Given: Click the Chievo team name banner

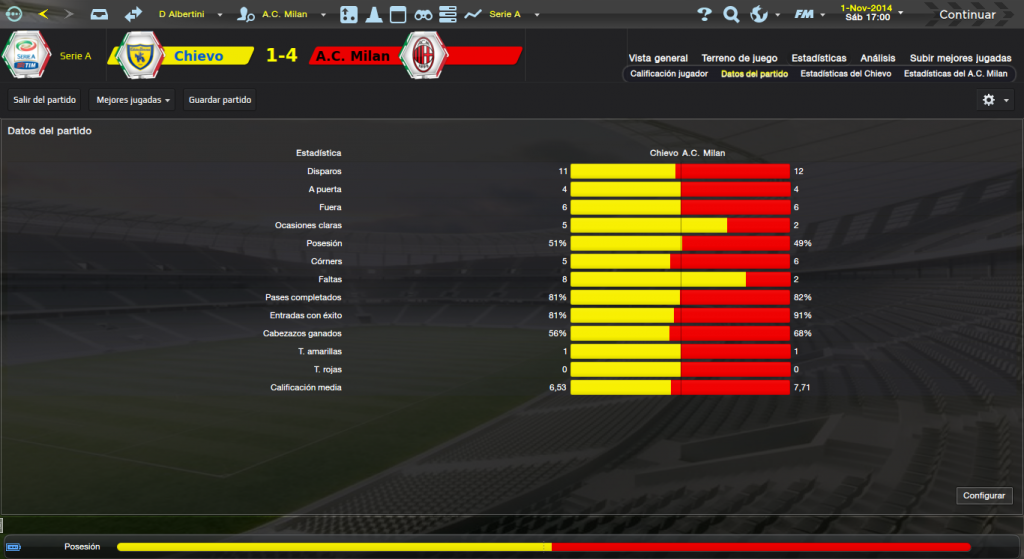Looking at the screenshot, I should click(x=198, y=56).
